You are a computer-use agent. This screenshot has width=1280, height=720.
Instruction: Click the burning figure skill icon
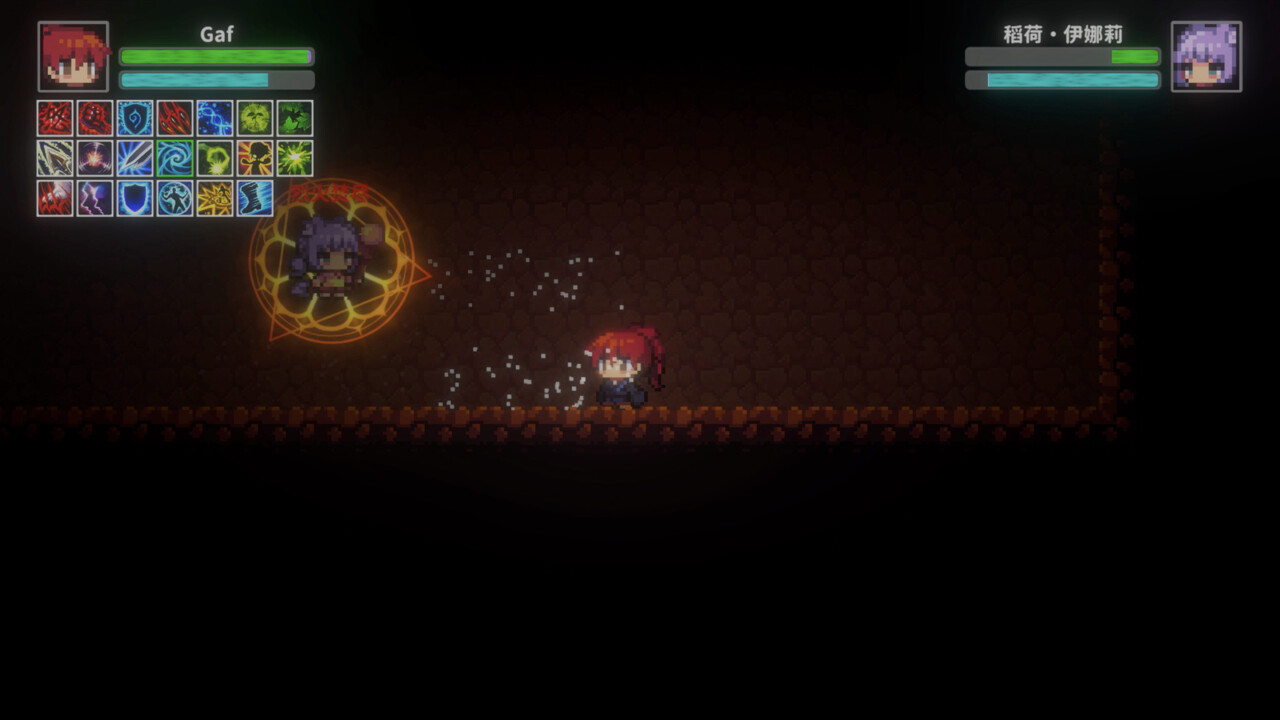click(255, 158)
